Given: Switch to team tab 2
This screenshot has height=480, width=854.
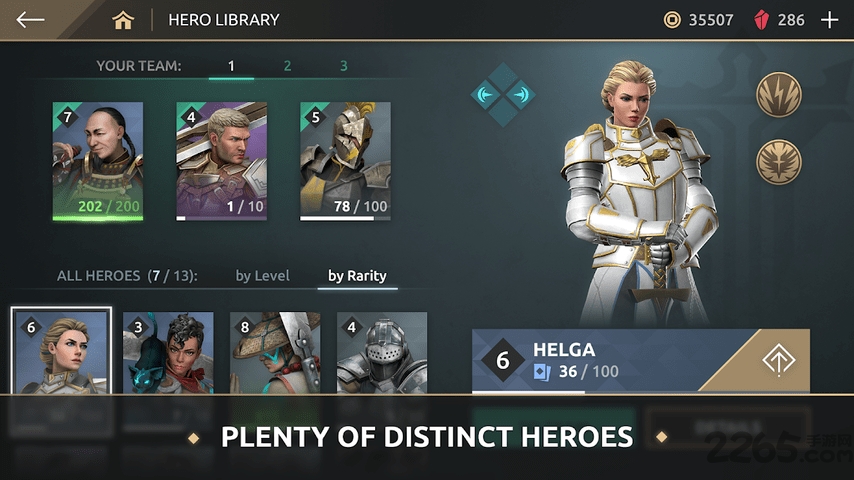Looking at the screenshot, I should coord(287,66).
